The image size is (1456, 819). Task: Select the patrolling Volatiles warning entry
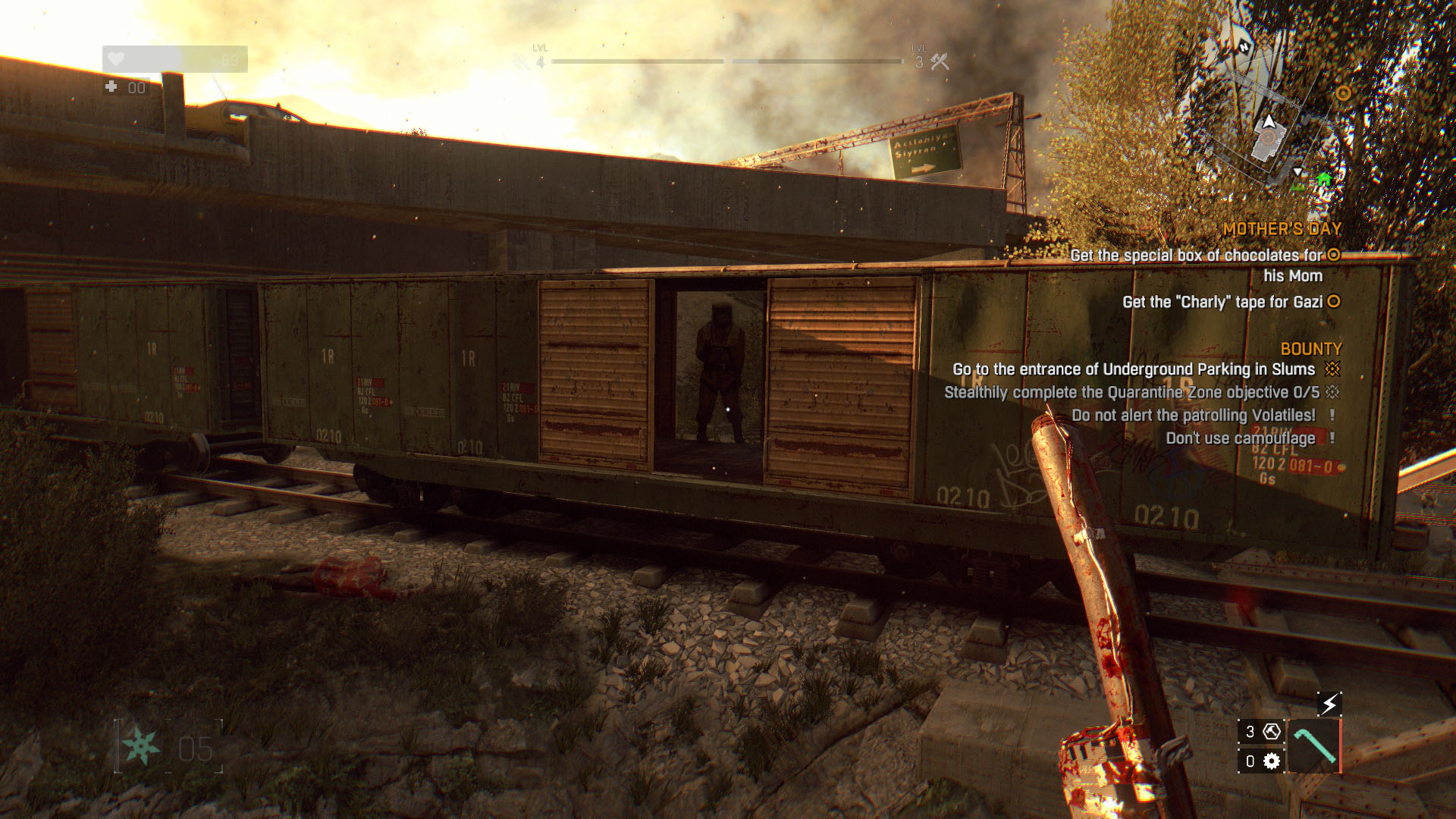[1194, 415]
